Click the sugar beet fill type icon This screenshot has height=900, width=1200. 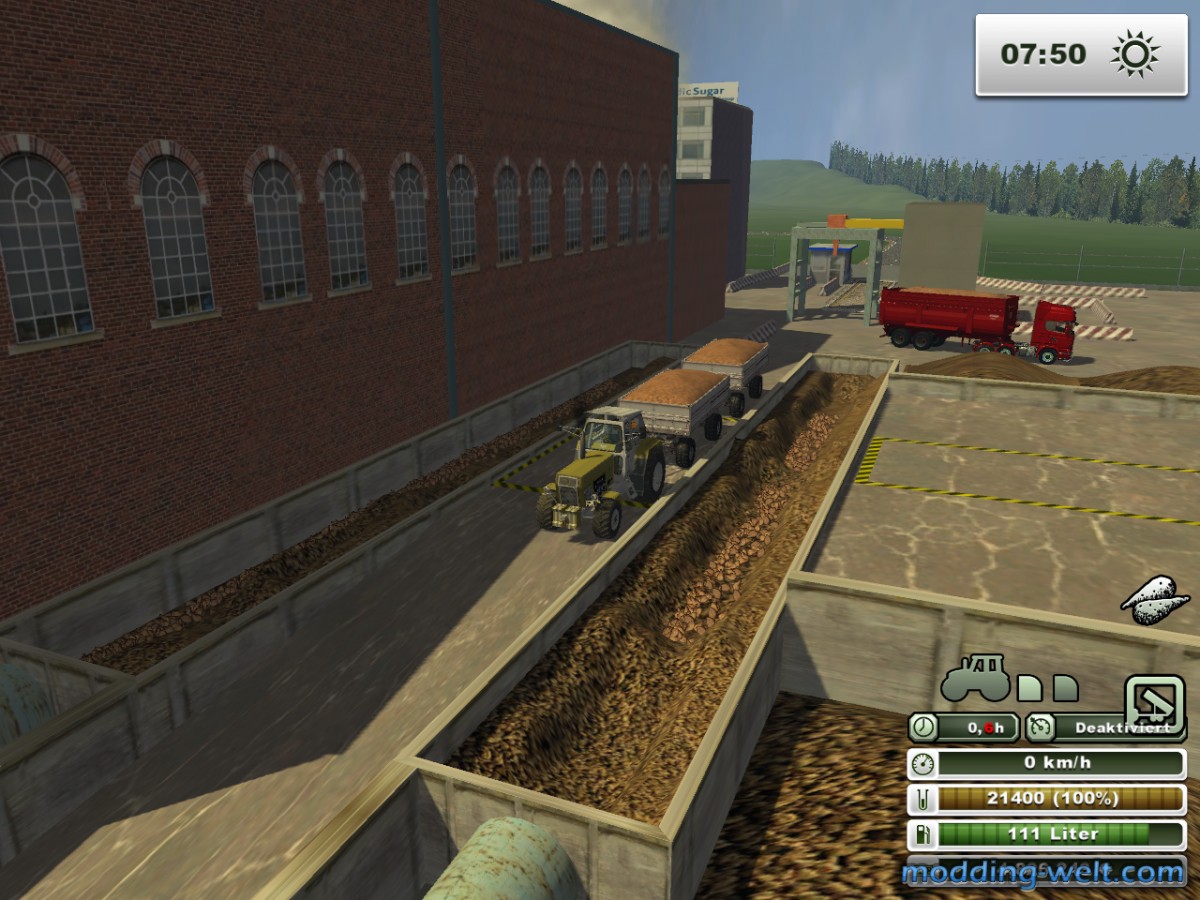tap(1155, 602)
